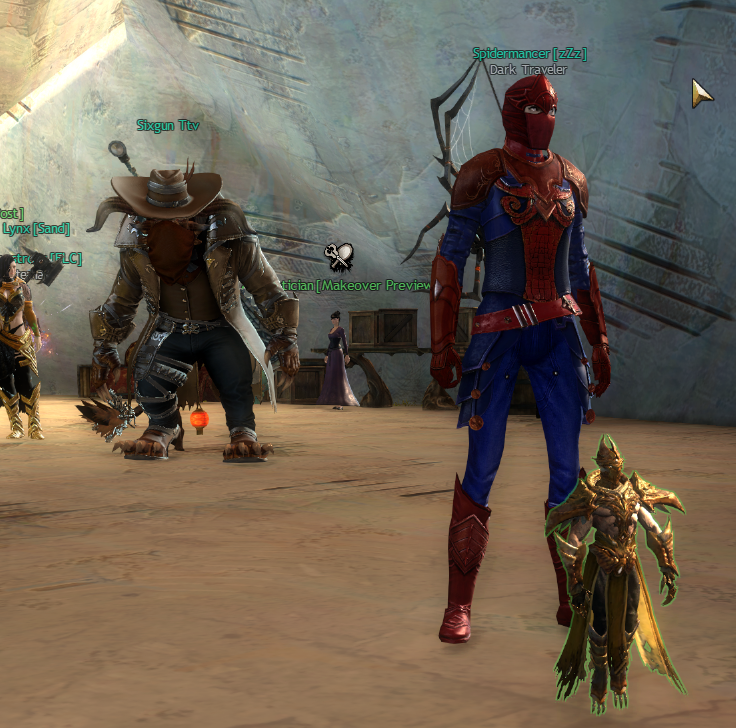Select the Lynx [Sand] nameplate
The width and height of the screenshot is (736, 728).
pyautogui.click(x=29, y=228)
